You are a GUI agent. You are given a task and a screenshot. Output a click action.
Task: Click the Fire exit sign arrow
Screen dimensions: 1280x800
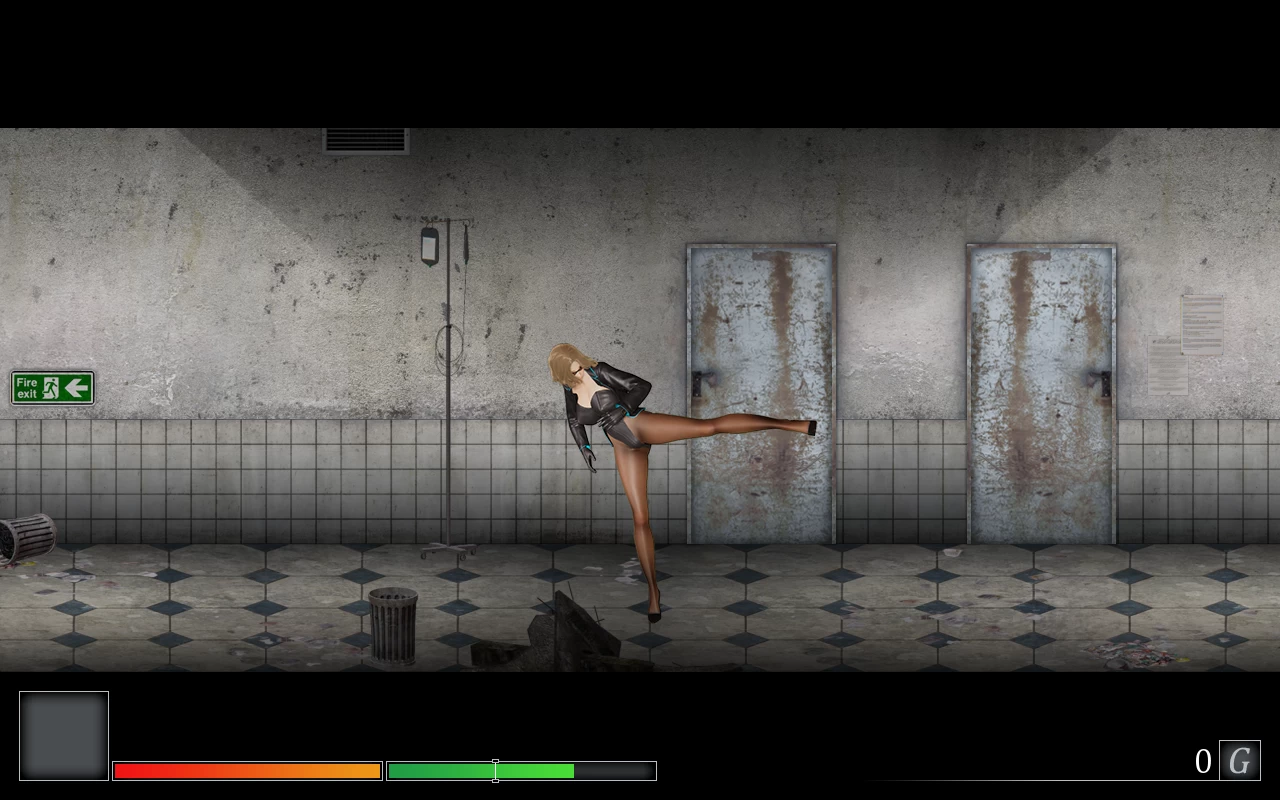(x=76, y=387)
